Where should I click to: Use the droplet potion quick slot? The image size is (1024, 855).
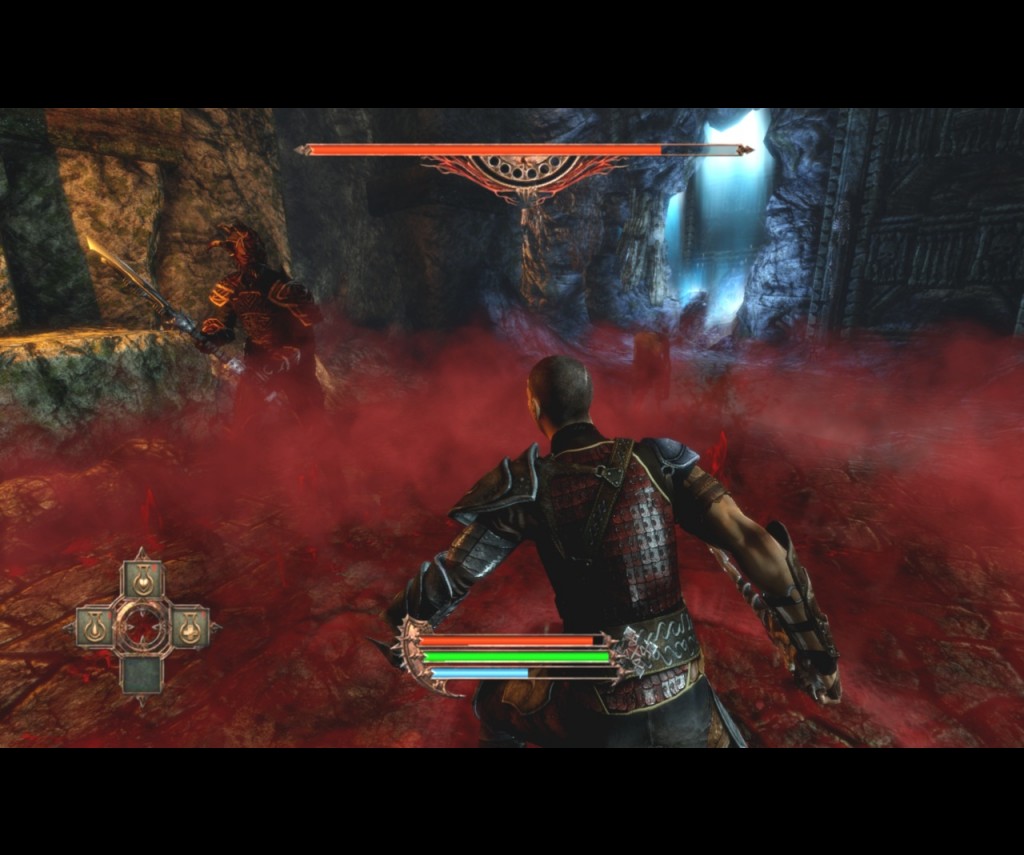click(x=95, y=628)
